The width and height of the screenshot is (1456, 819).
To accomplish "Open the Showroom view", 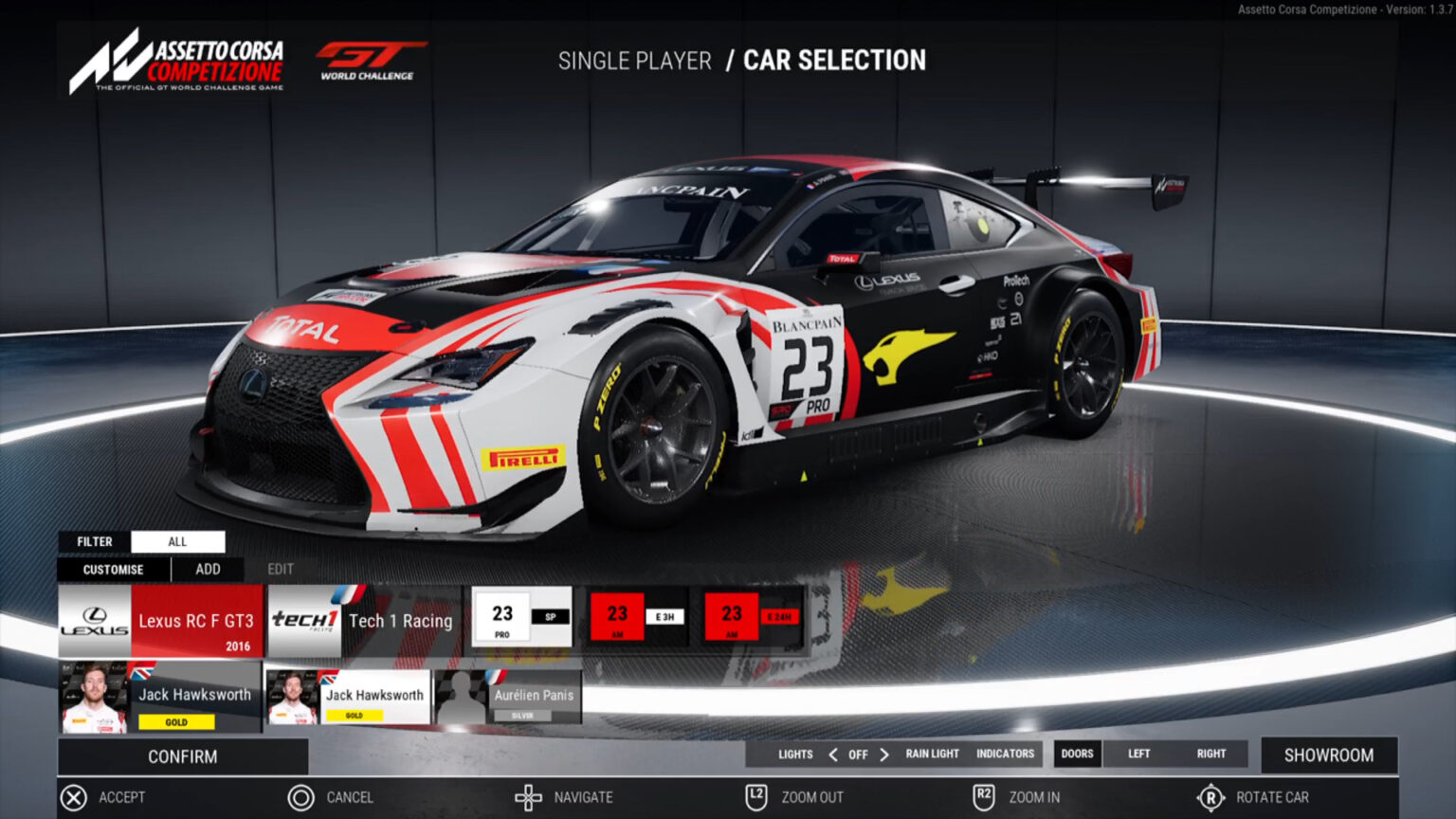I will (1328, 755).
